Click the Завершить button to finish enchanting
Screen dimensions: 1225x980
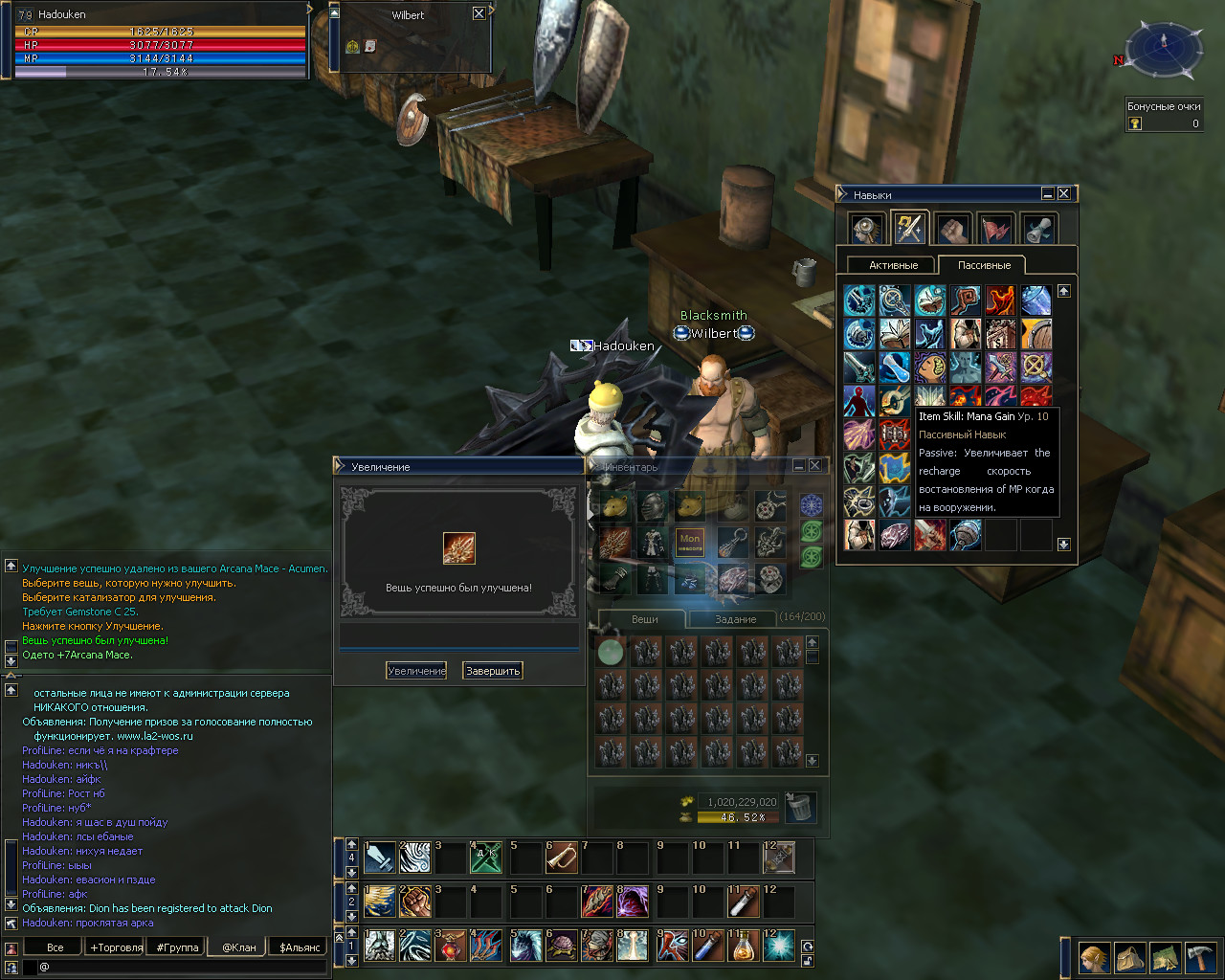click(493, 671)
